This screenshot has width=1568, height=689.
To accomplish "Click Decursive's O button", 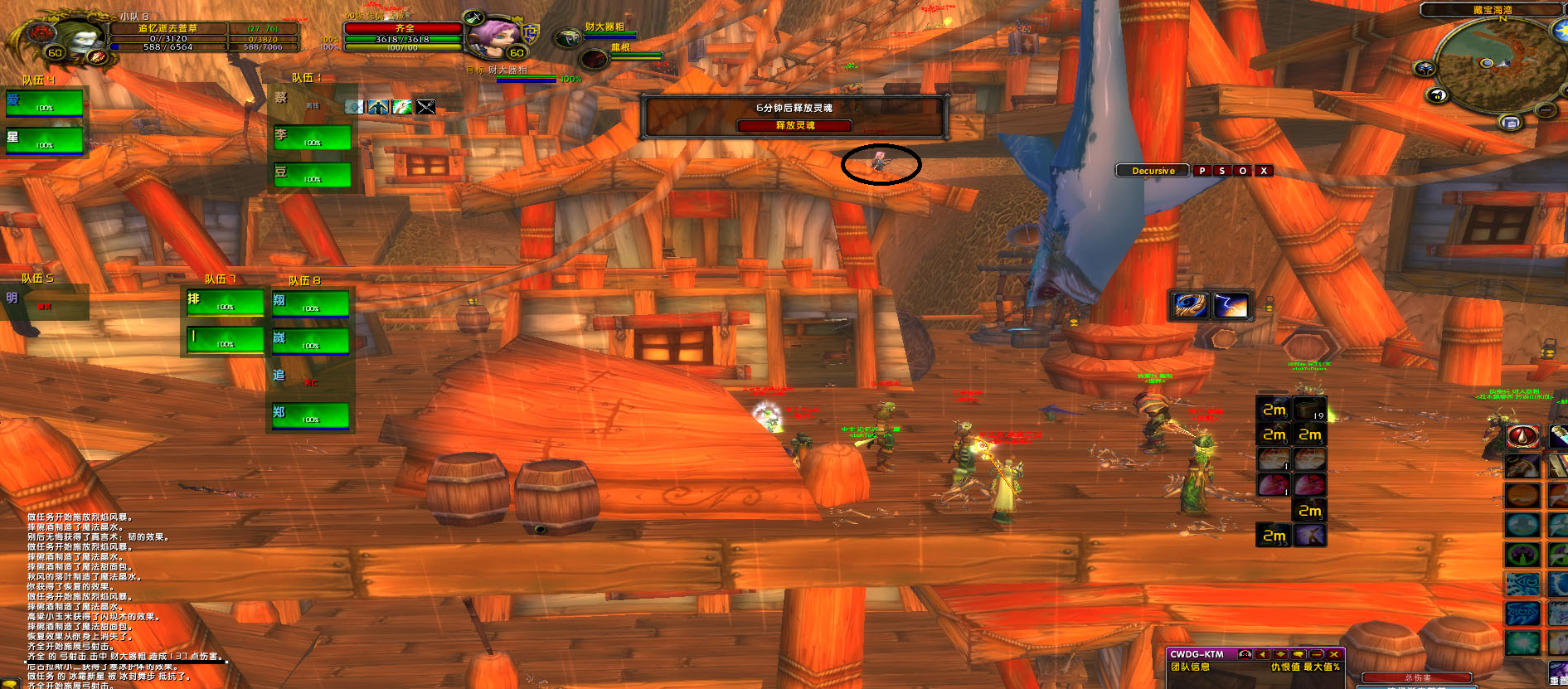I will [x=1242, y=171].
